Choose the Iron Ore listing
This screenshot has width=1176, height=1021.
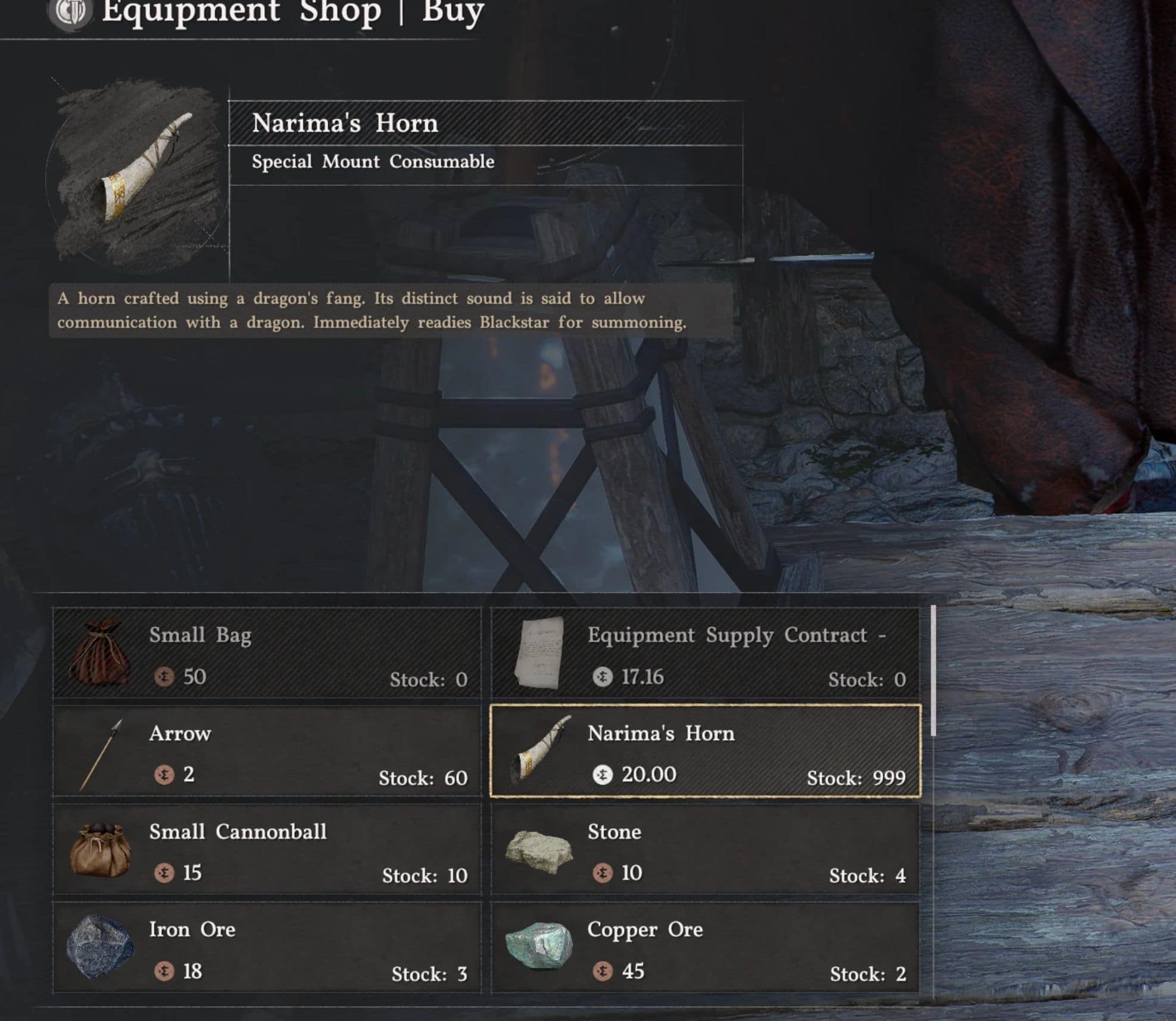(x=267, y=948)
